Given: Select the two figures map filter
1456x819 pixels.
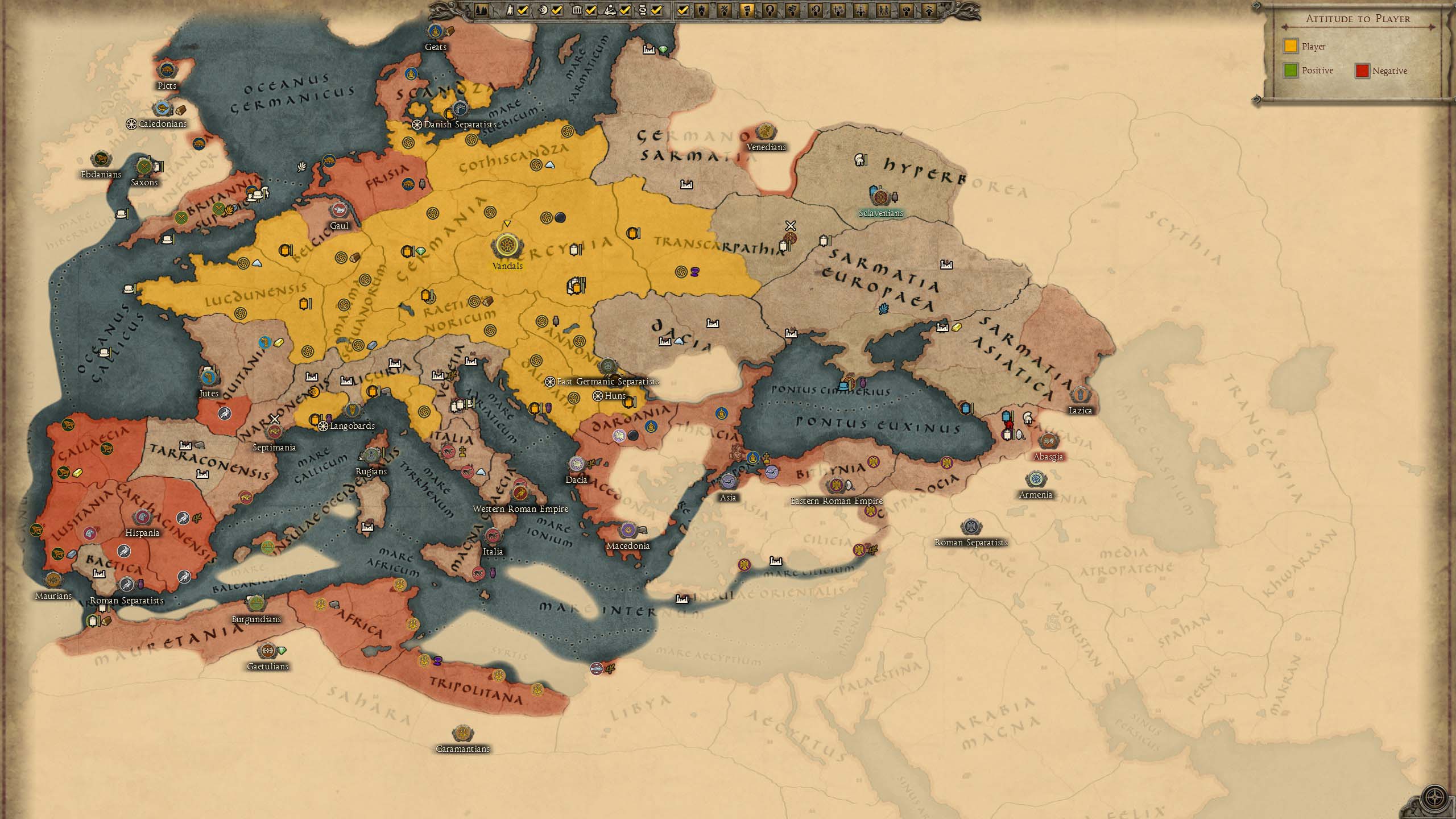Looking at the screenshot, I should click(x=883, y=10).
